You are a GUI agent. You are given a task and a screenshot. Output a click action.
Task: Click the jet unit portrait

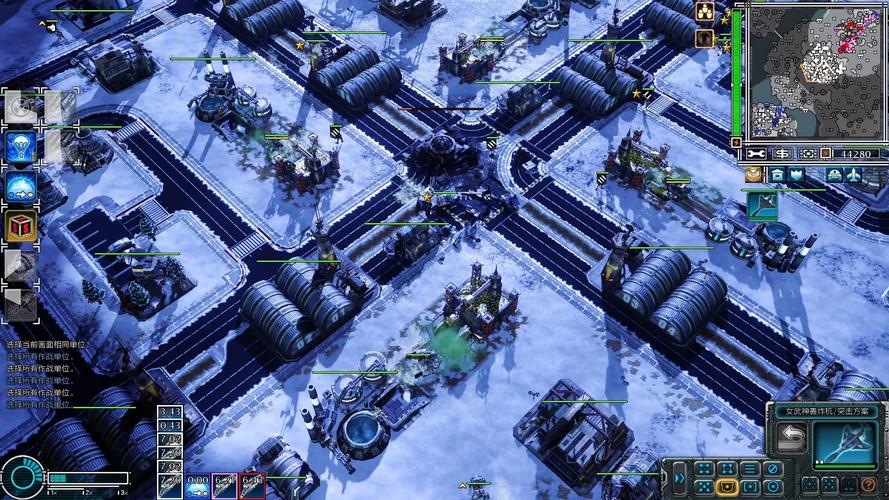(x=843, y=441)
